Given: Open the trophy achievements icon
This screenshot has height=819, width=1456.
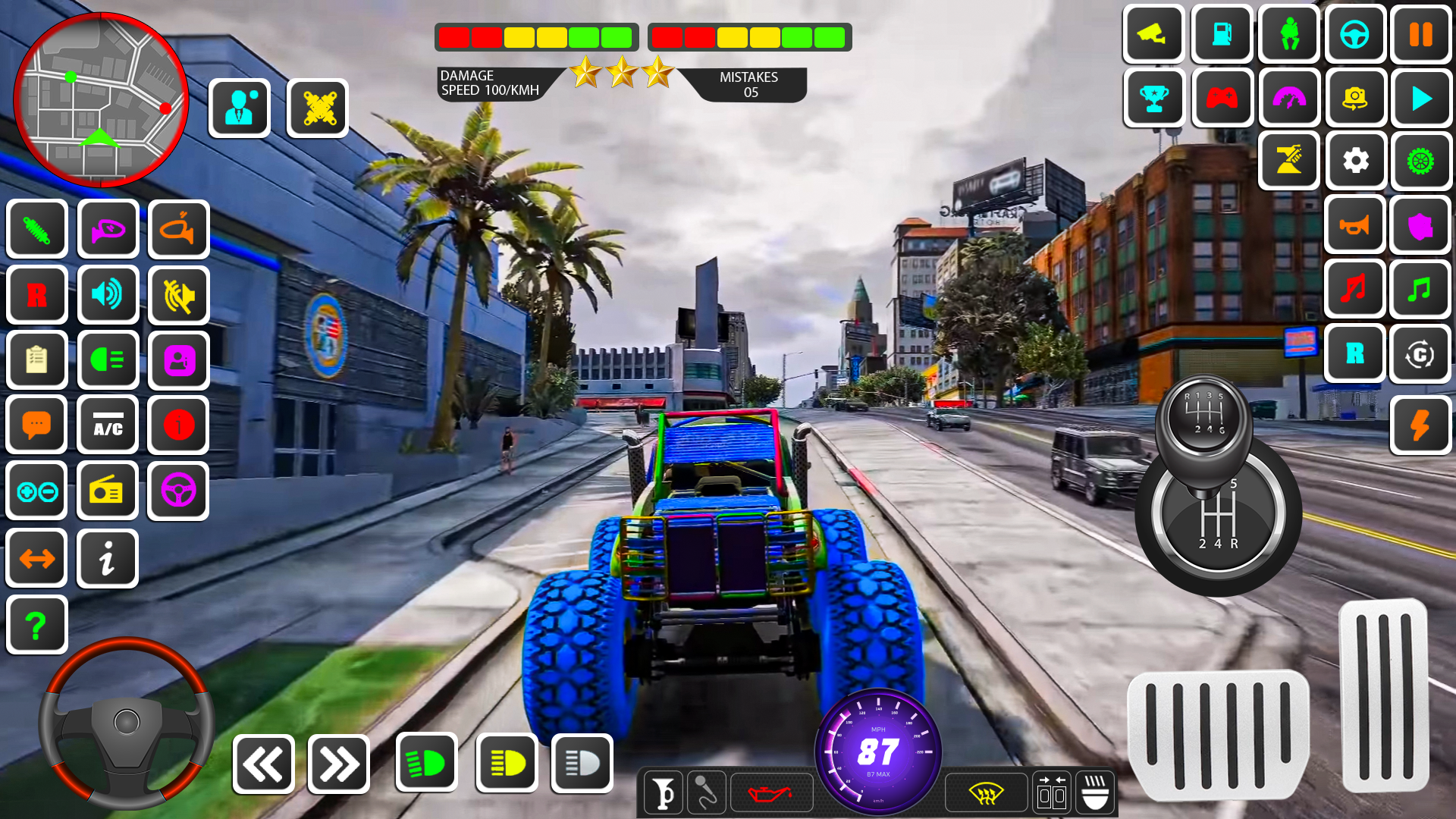Looking at the screenshot, I should pos(1154,99).
